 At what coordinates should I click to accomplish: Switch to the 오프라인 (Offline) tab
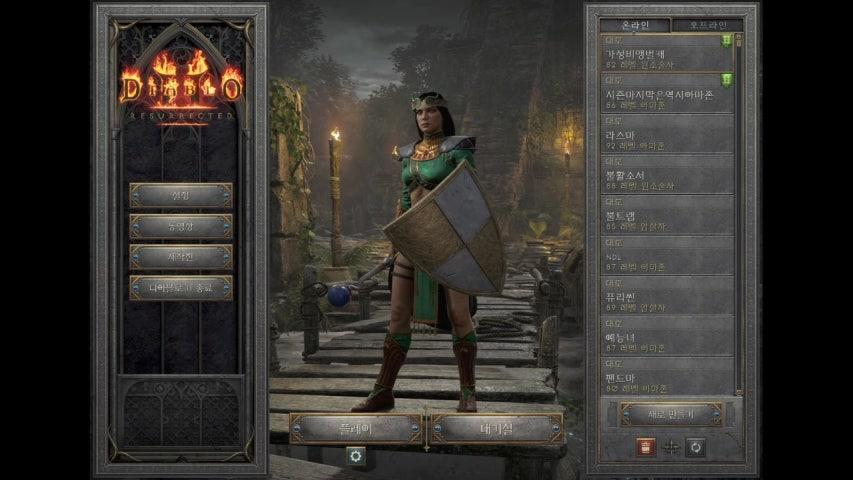pos(706,25)
